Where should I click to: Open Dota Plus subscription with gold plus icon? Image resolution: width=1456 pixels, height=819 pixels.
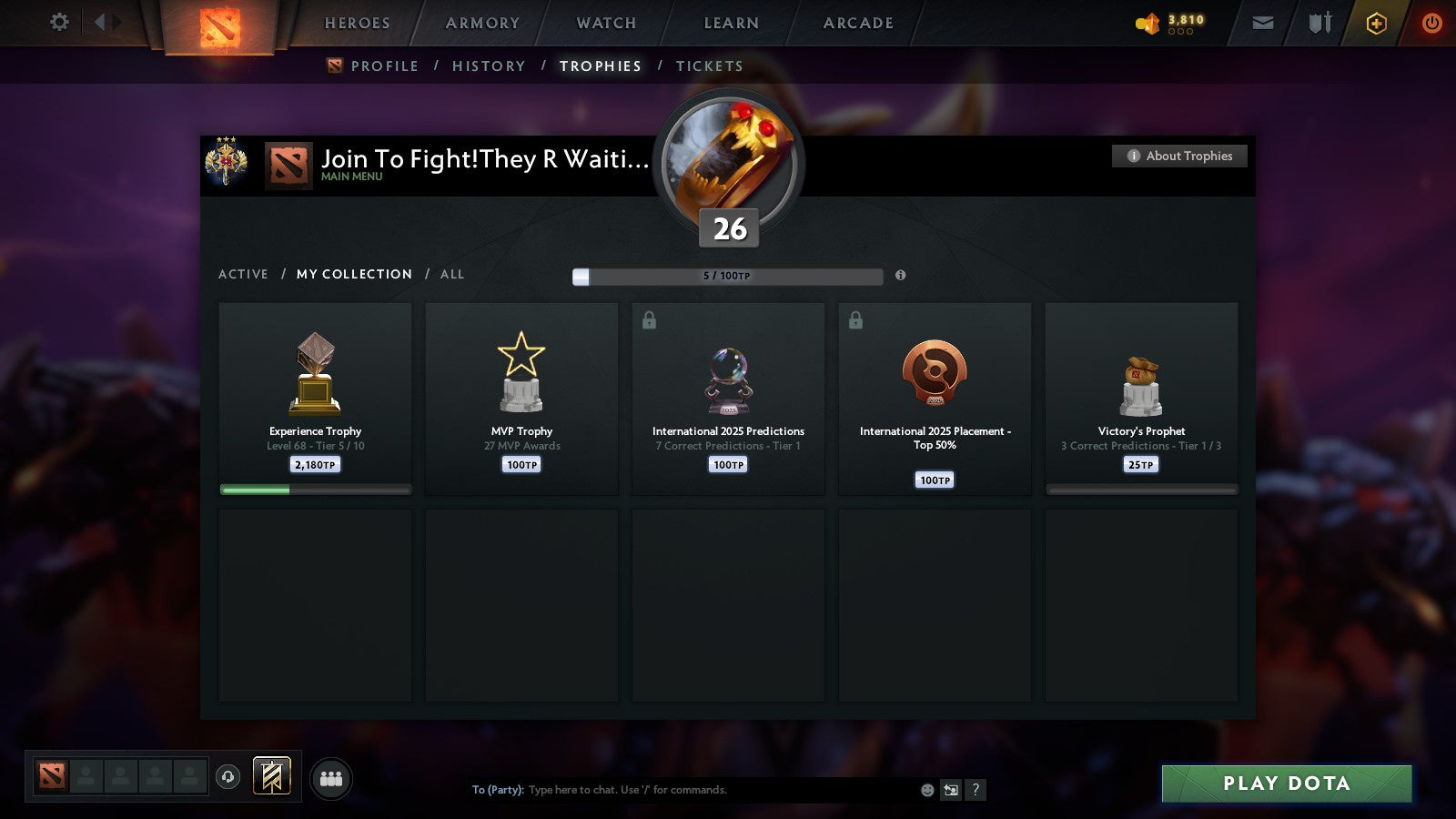pyautogui.click(x=1376, y=23)
